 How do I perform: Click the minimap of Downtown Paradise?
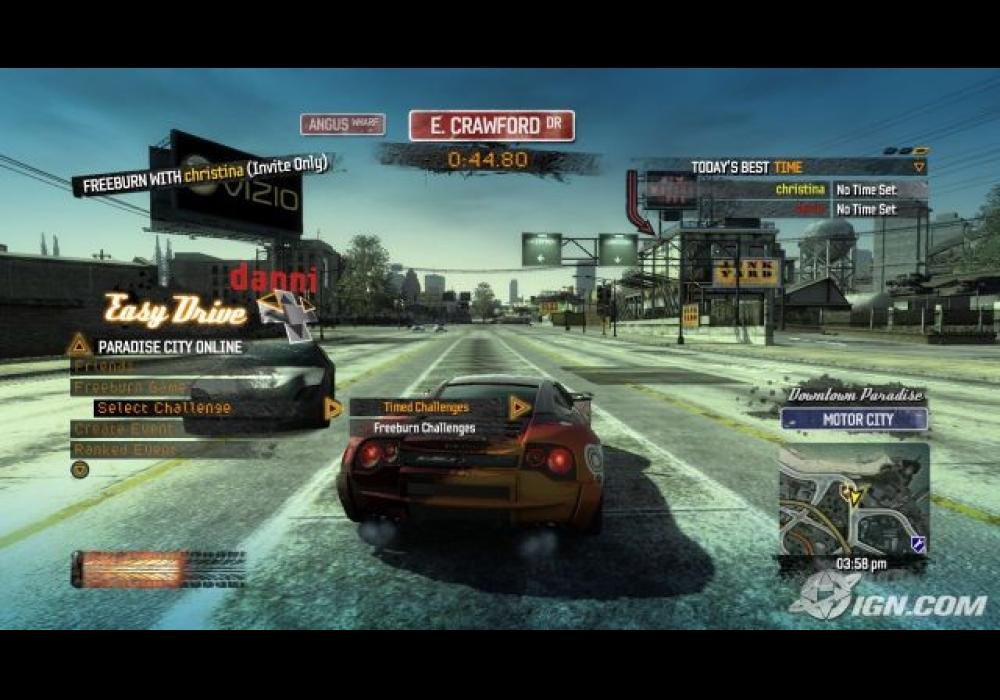click(853, 500)
